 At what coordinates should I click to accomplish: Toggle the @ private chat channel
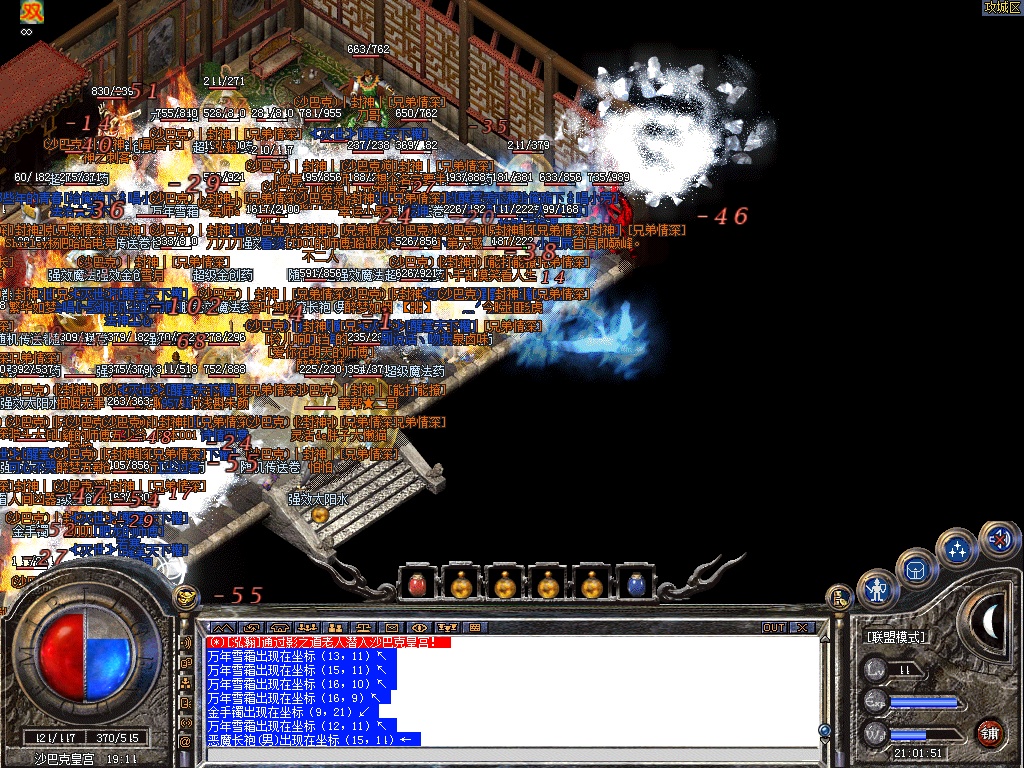pos(186,742)
